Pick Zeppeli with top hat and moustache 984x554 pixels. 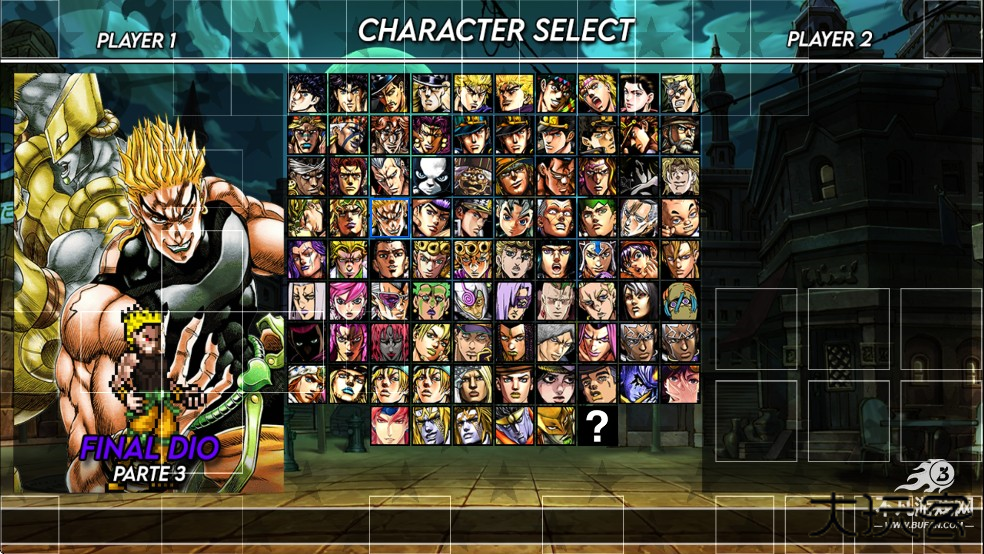point(389,94)
